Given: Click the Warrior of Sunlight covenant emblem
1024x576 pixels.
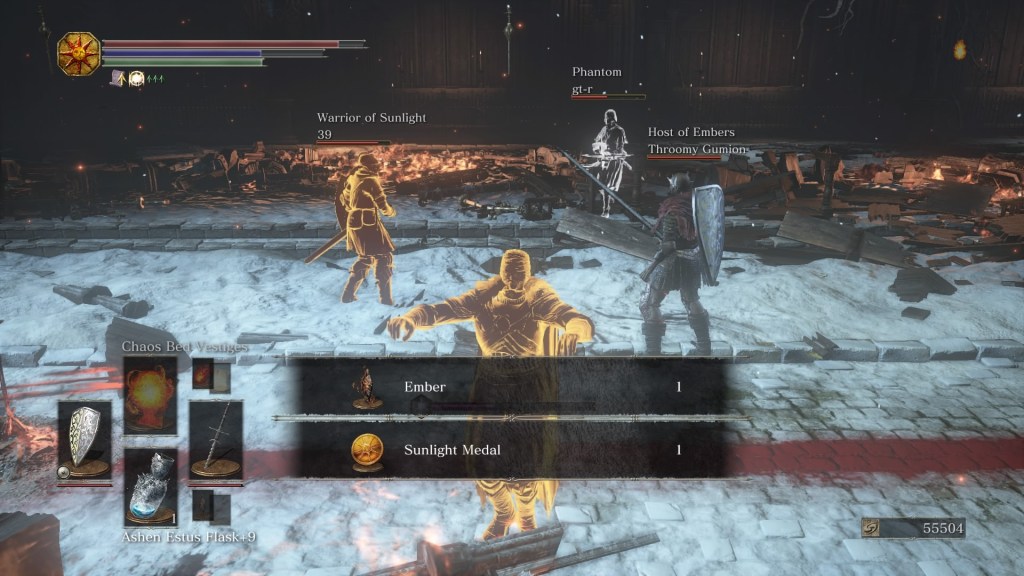Looking at the screenshot, I should (x=77, y=53).
